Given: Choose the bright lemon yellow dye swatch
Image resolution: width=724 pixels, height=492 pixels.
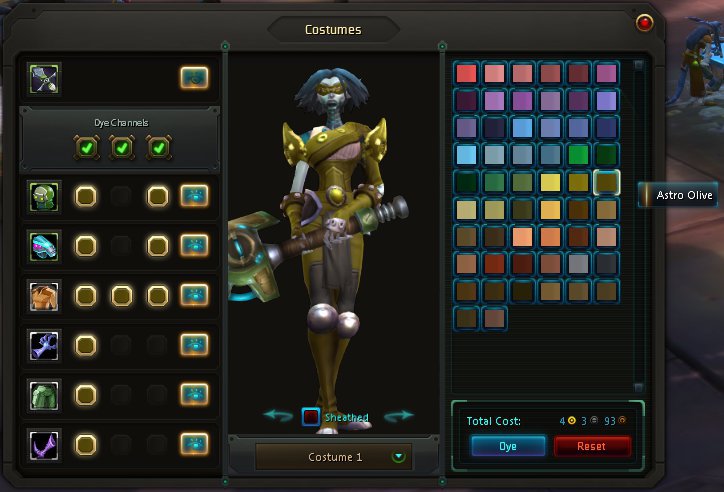Looking at the screenshot, I should point(550,182).
